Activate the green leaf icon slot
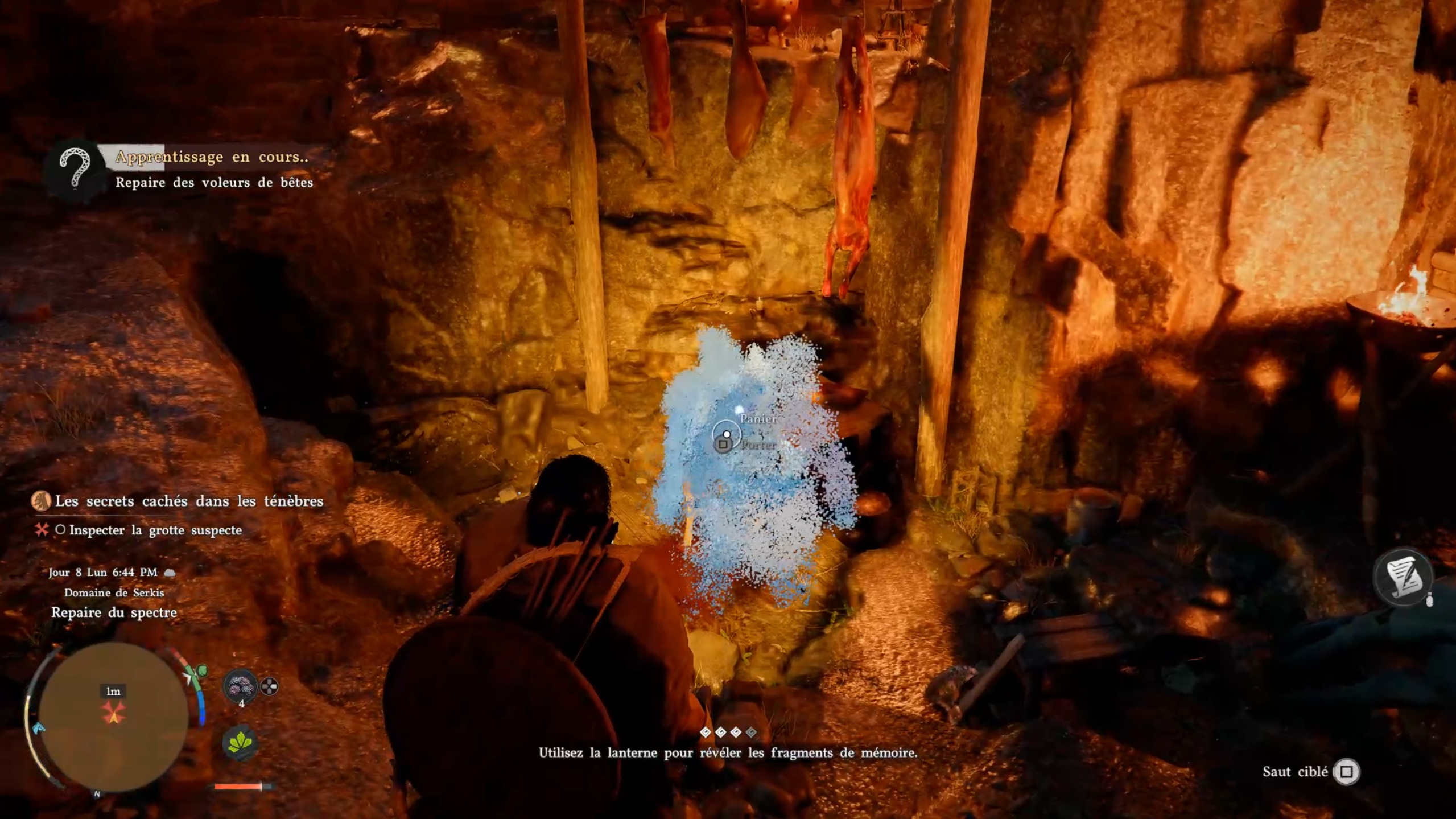This screenshot has height=819, width=1456. click(x=240, y=743)
